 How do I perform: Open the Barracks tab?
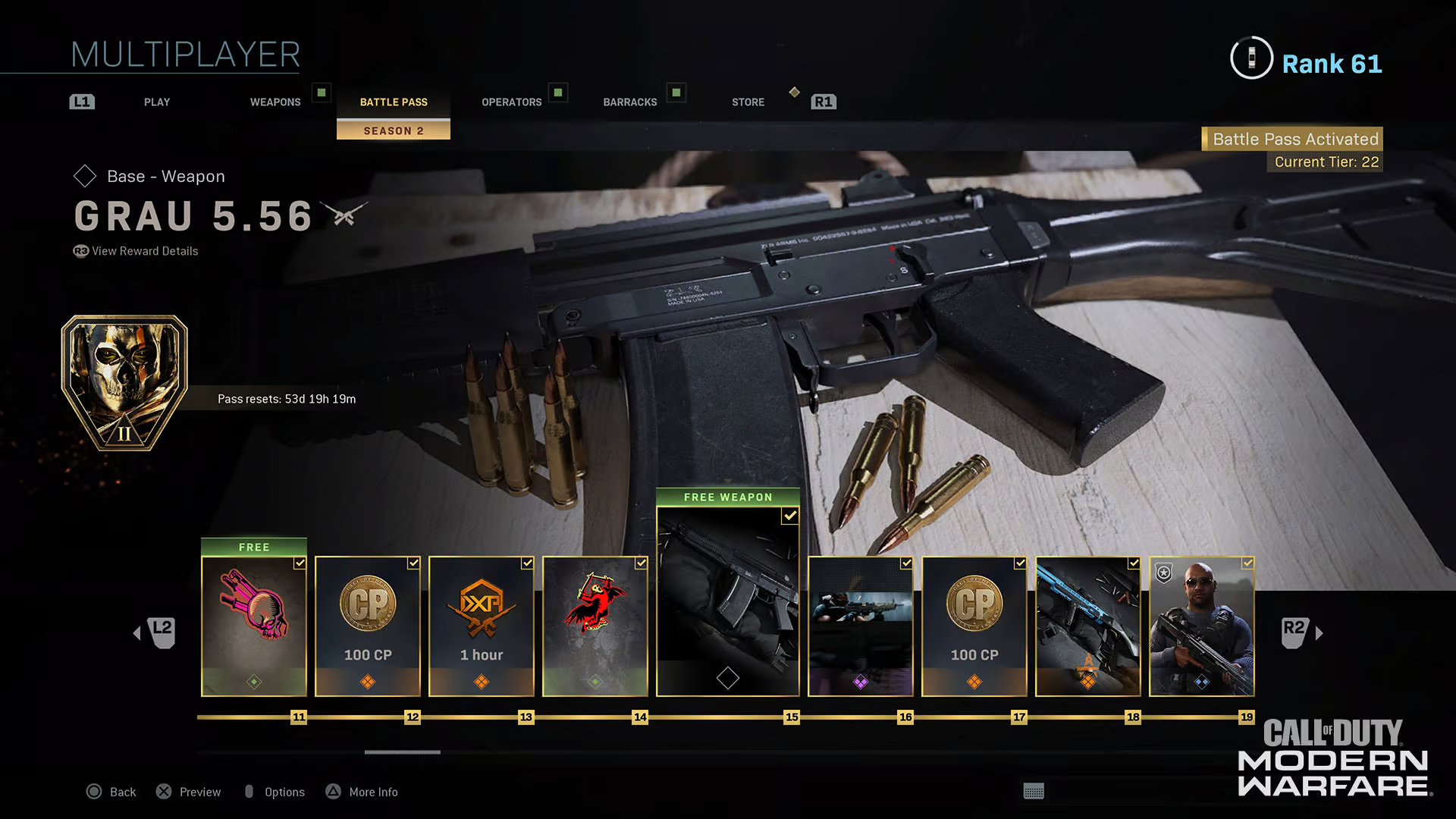630,102
